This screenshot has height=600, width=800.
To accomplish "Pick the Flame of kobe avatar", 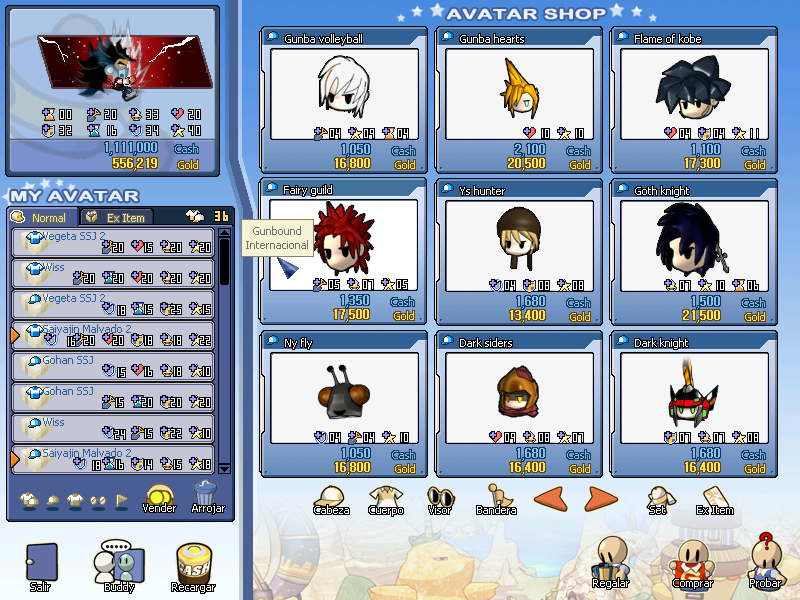I will click(692, 96).
